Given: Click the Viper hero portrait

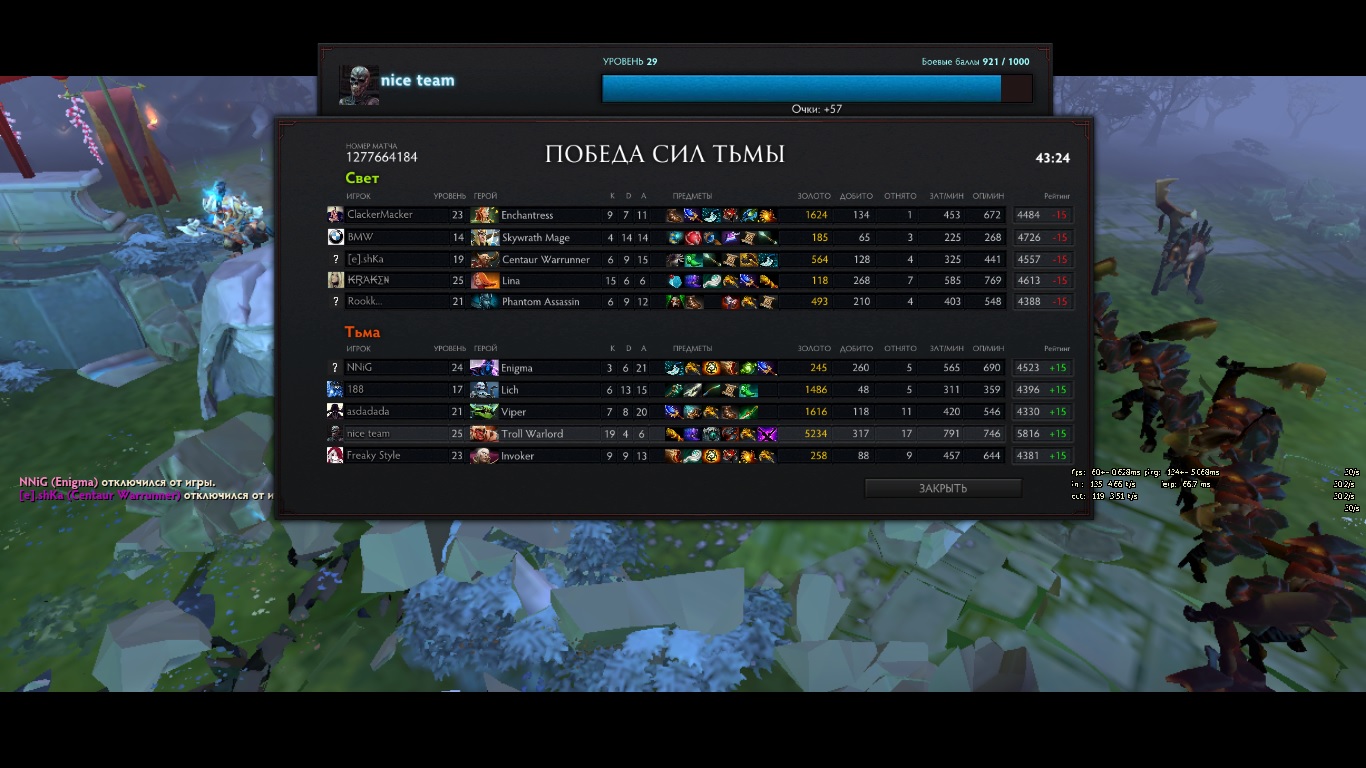Looking at the screenshot, I should (484, 412).
